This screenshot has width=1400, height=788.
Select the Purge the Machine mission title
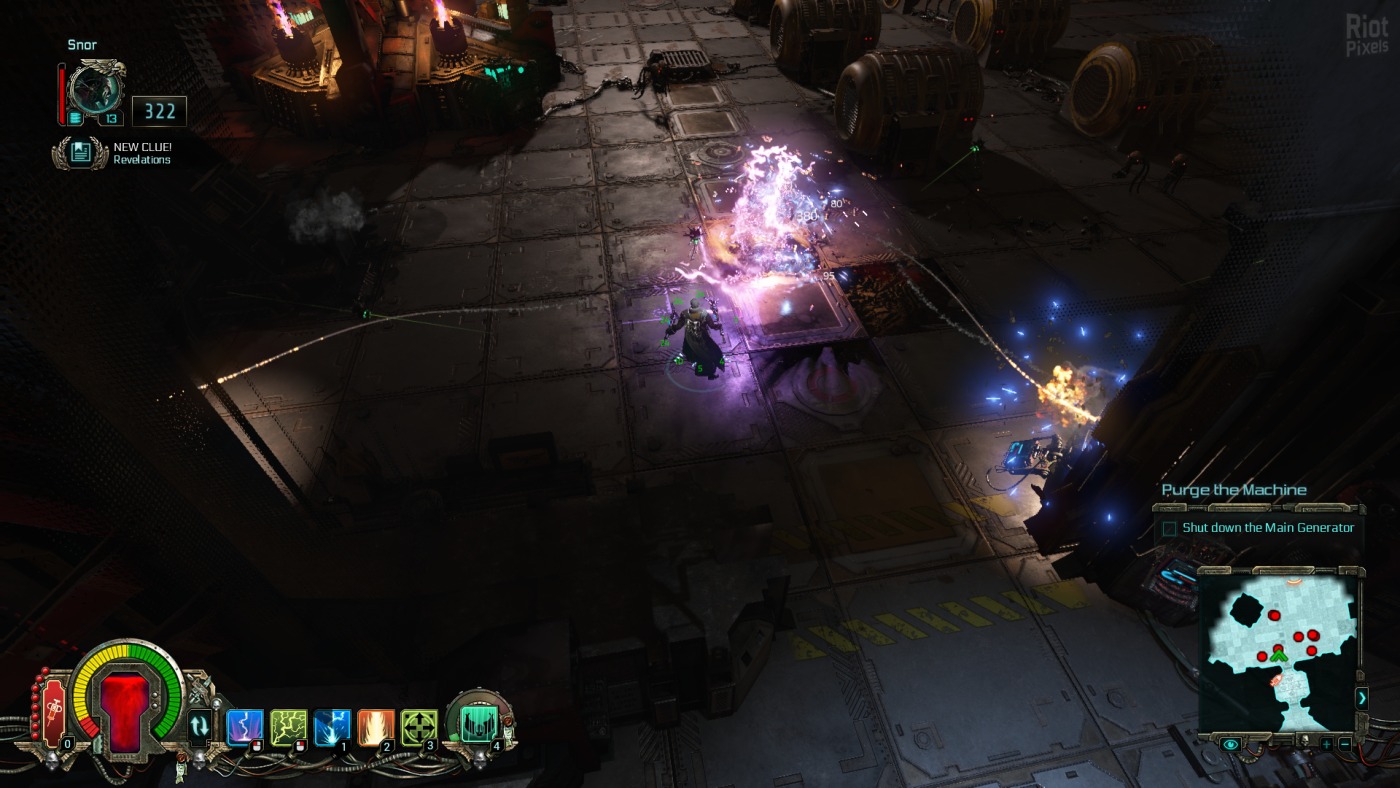point(1234,490)
